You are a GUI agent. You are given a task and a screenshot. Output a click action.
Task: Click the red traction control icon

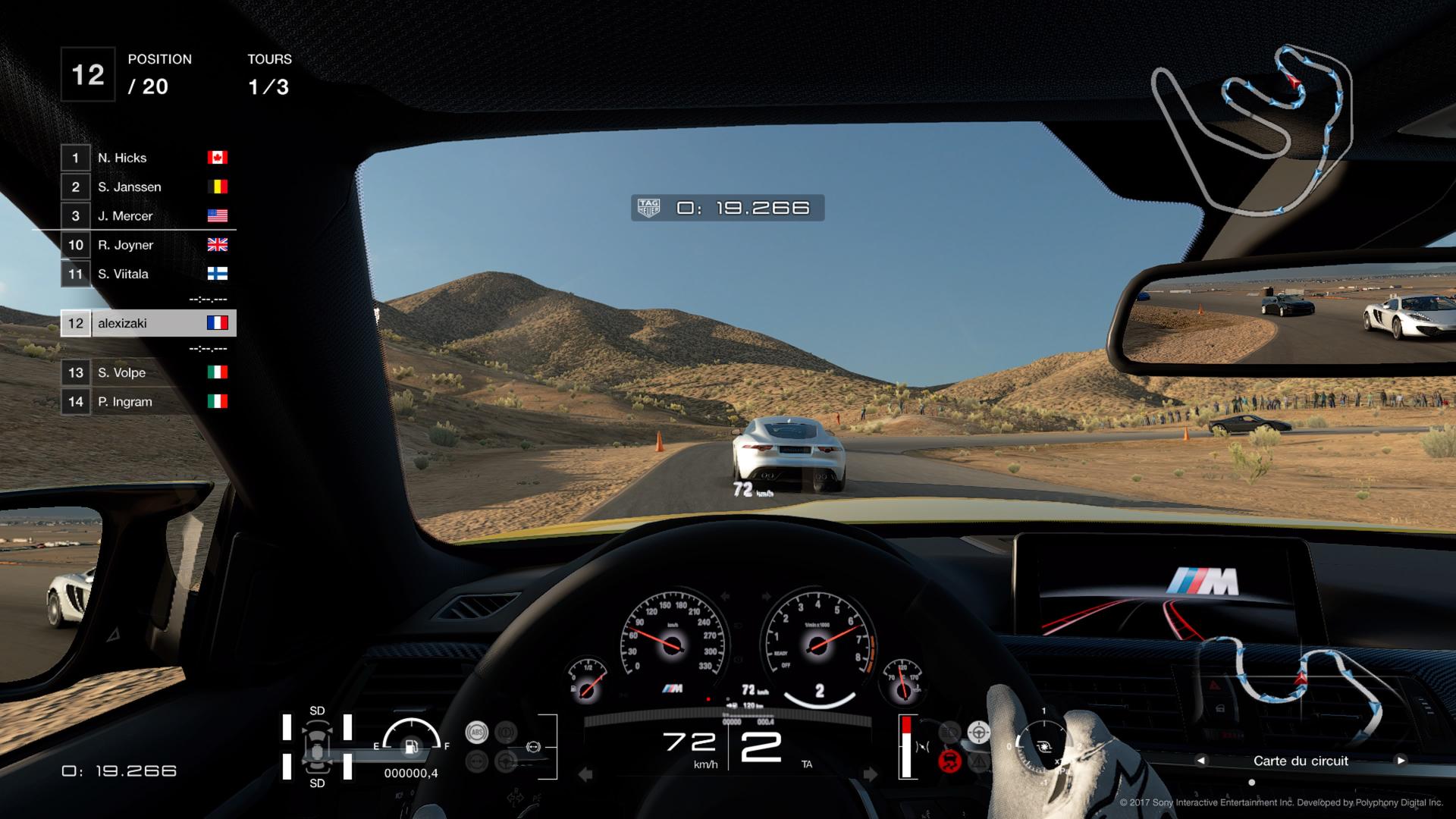click(x=949, y=760)
